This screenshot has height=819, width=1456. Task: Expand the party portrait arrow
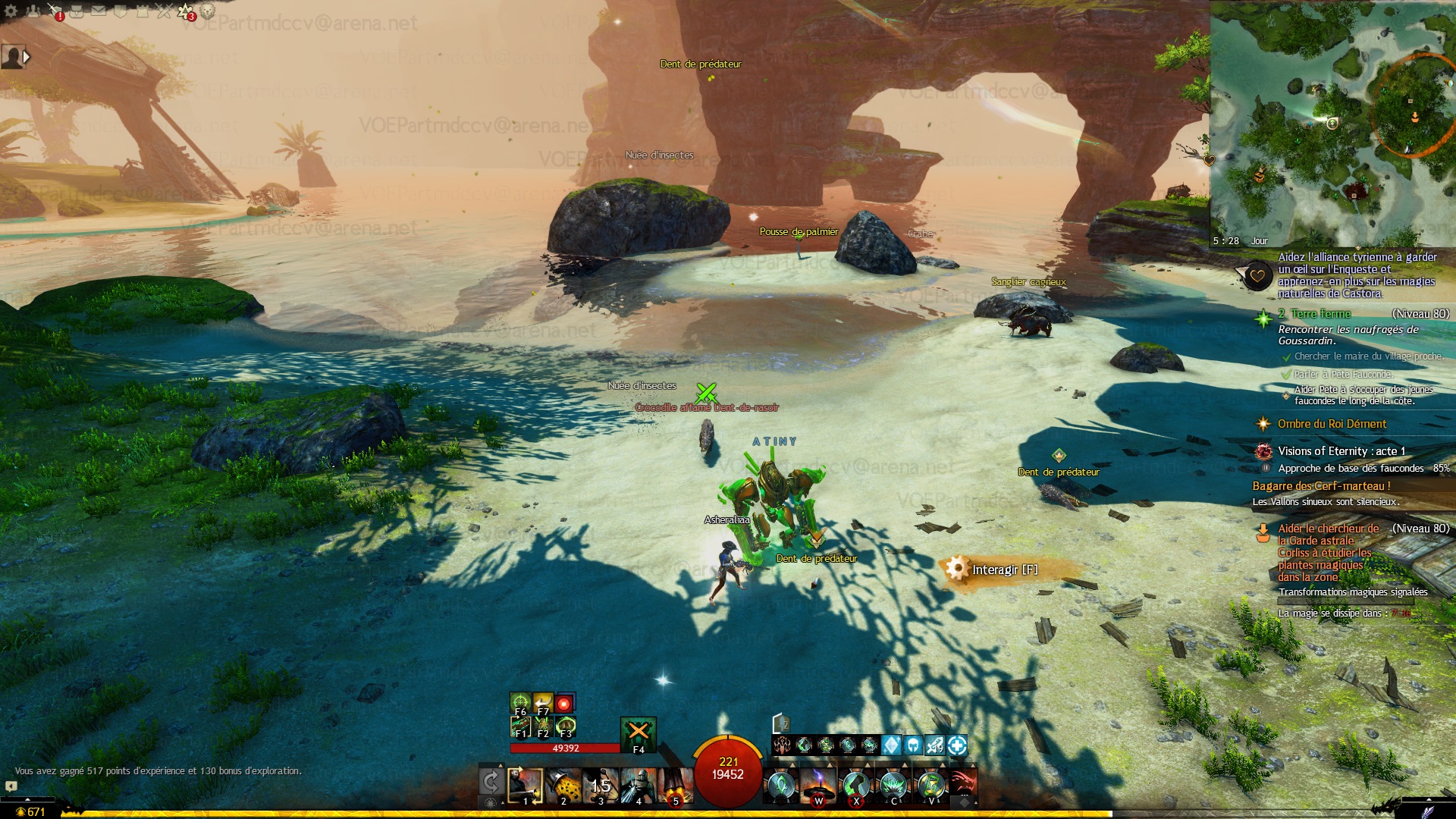click(x=27, y=57)
